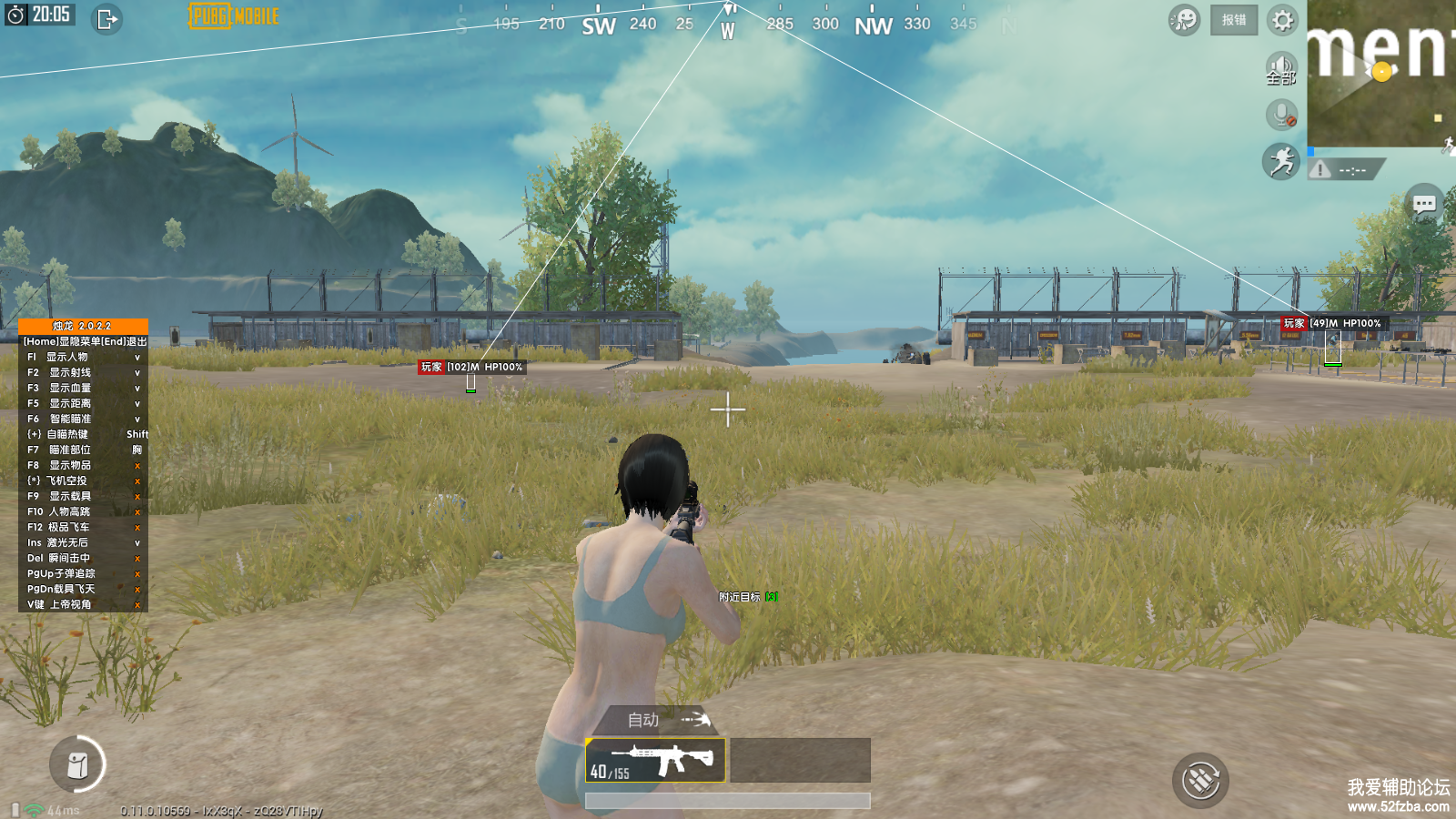The height and width of the screenshot is (819, 1456).
Task: Expand the minimap
Action: click(1381, 73)
